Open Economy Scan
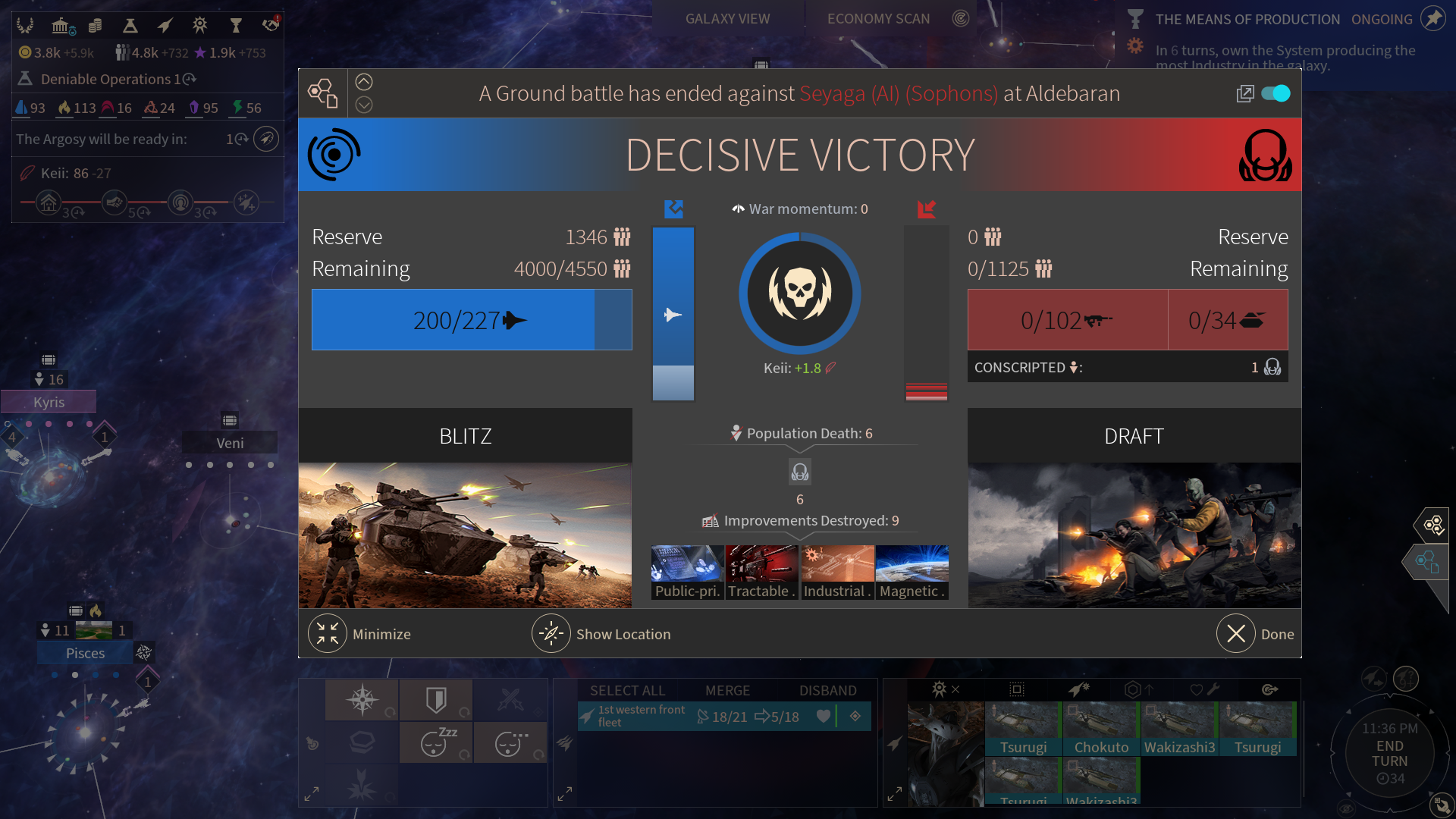Viewport: 1456px width, 819px height. [878, 19]
